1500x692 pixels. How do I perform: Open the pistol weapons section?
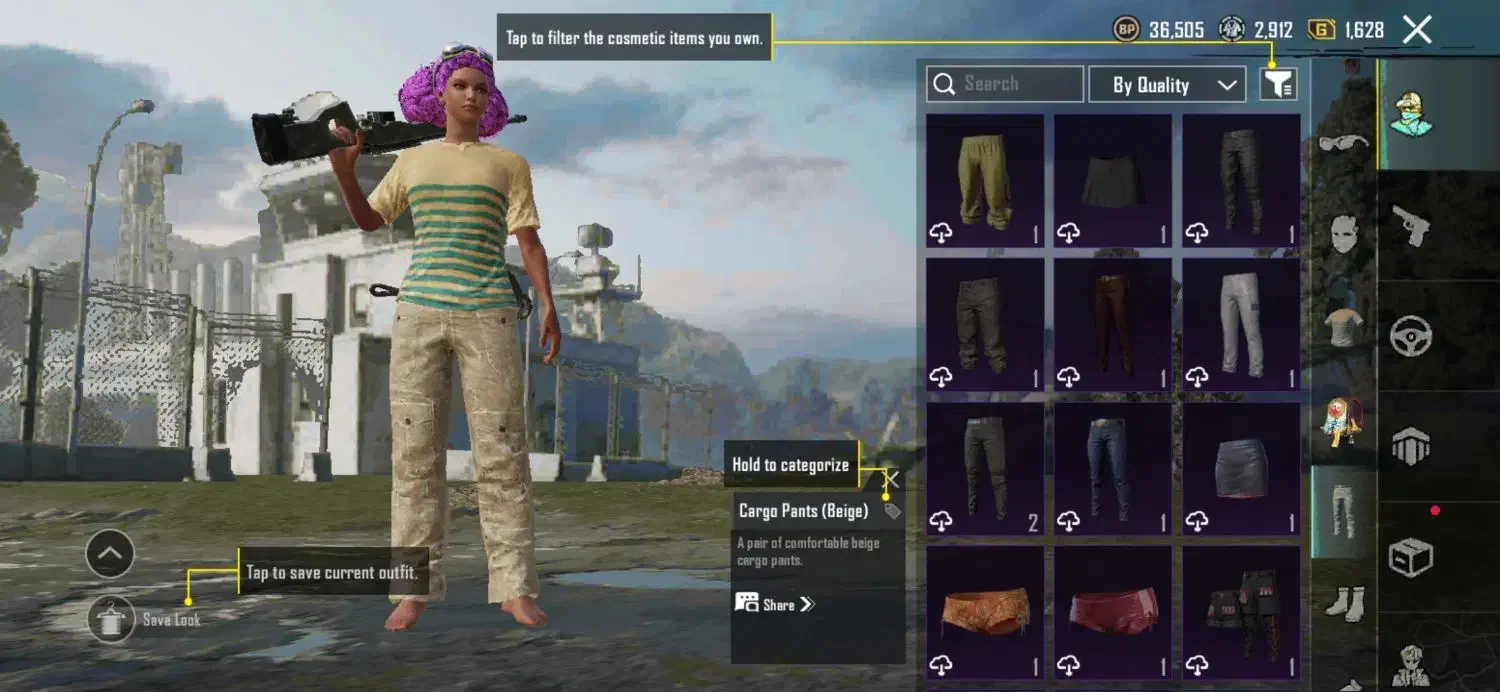[1410, 226]
